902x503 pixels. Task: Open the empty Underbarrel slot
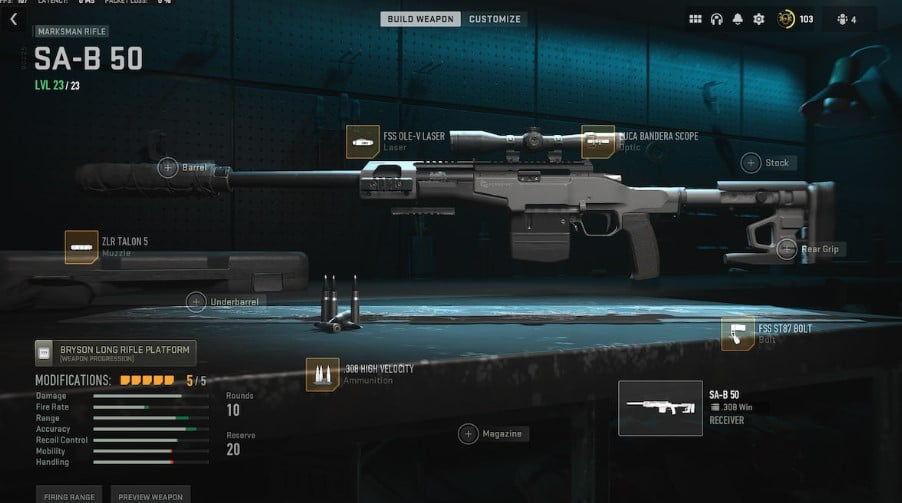click(x=197, y=301)
